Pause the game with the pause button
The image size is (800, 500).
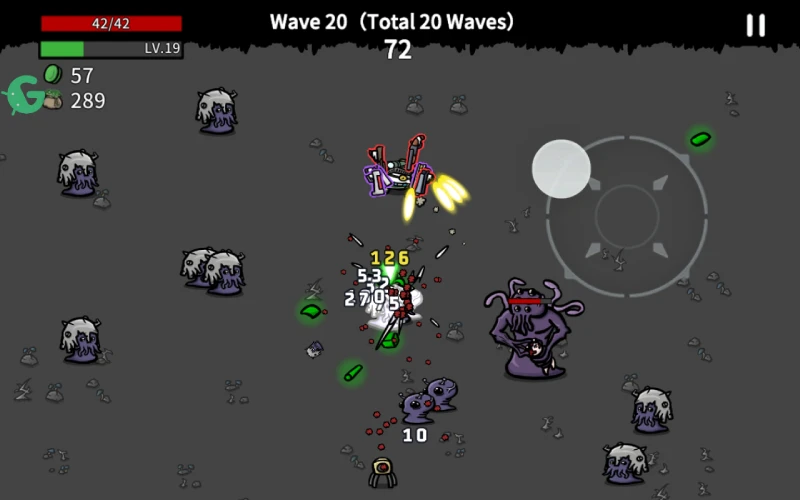tap(755, 26)
